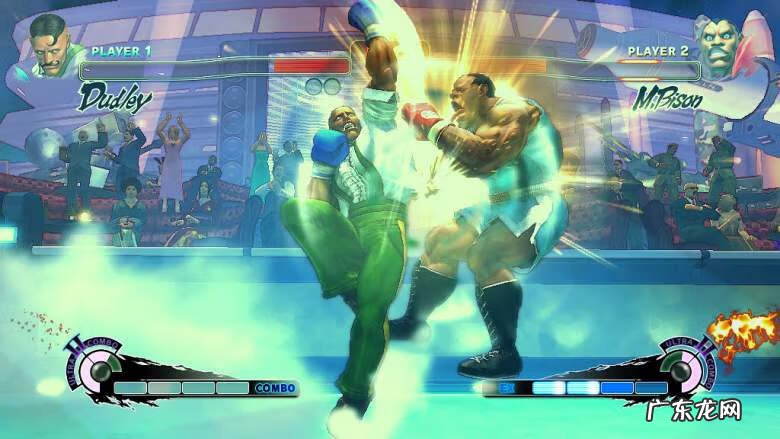This screenshot has height=439, width=780.
Task: Select M. Bison's Player 2 portrait
Action: (730, 45)
